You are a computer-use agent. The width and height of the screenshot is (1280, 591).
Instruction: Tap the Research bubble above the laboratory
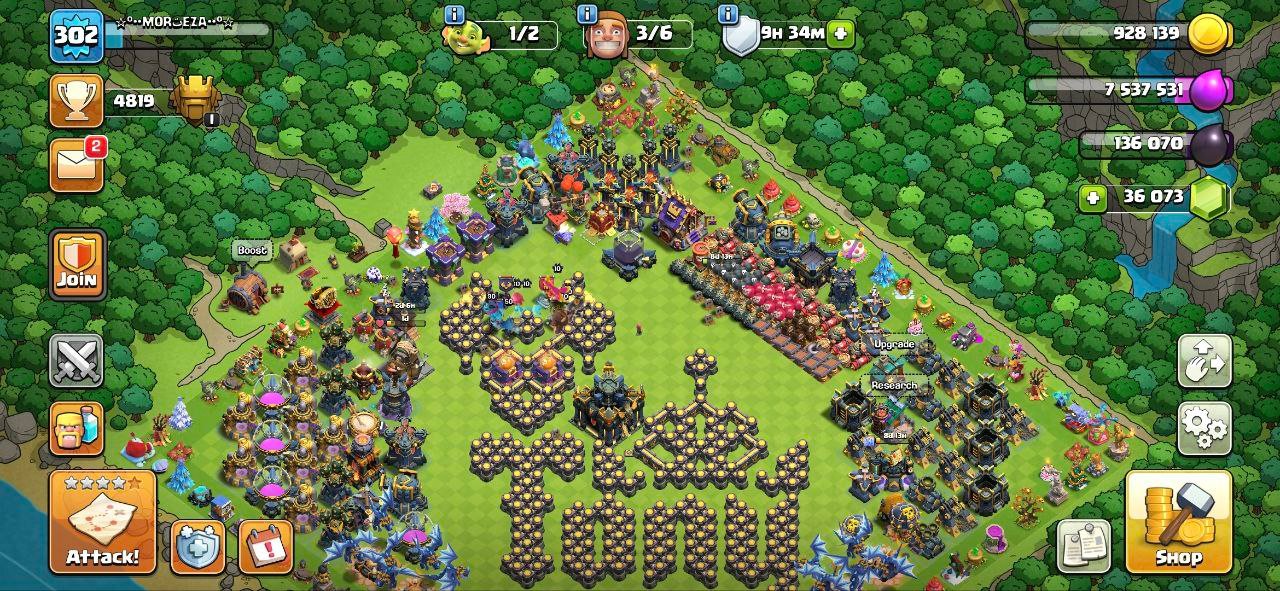point(893,385)
